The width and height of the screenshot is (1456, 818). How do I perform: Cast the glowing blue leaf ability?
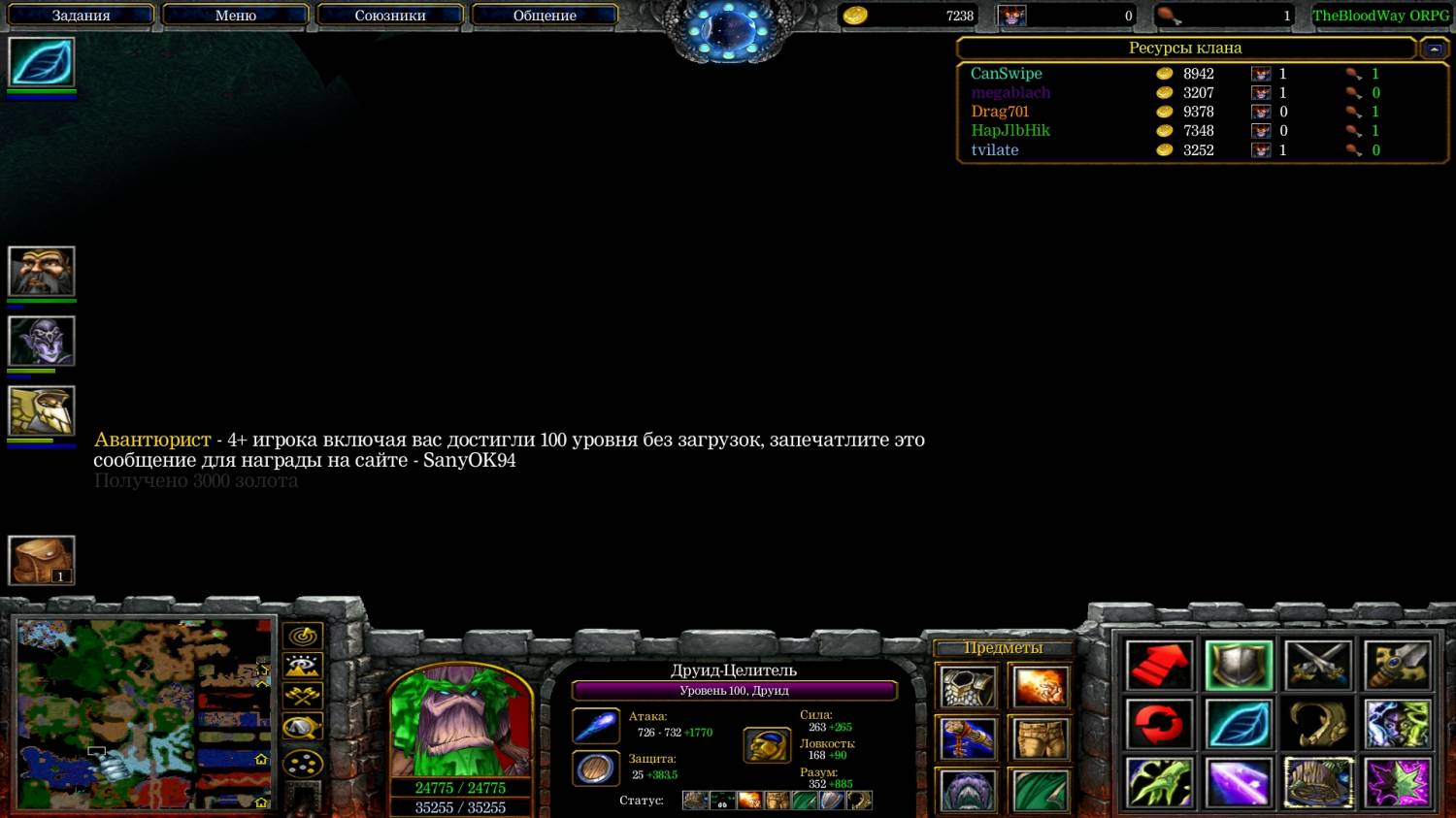[1239, 724]
